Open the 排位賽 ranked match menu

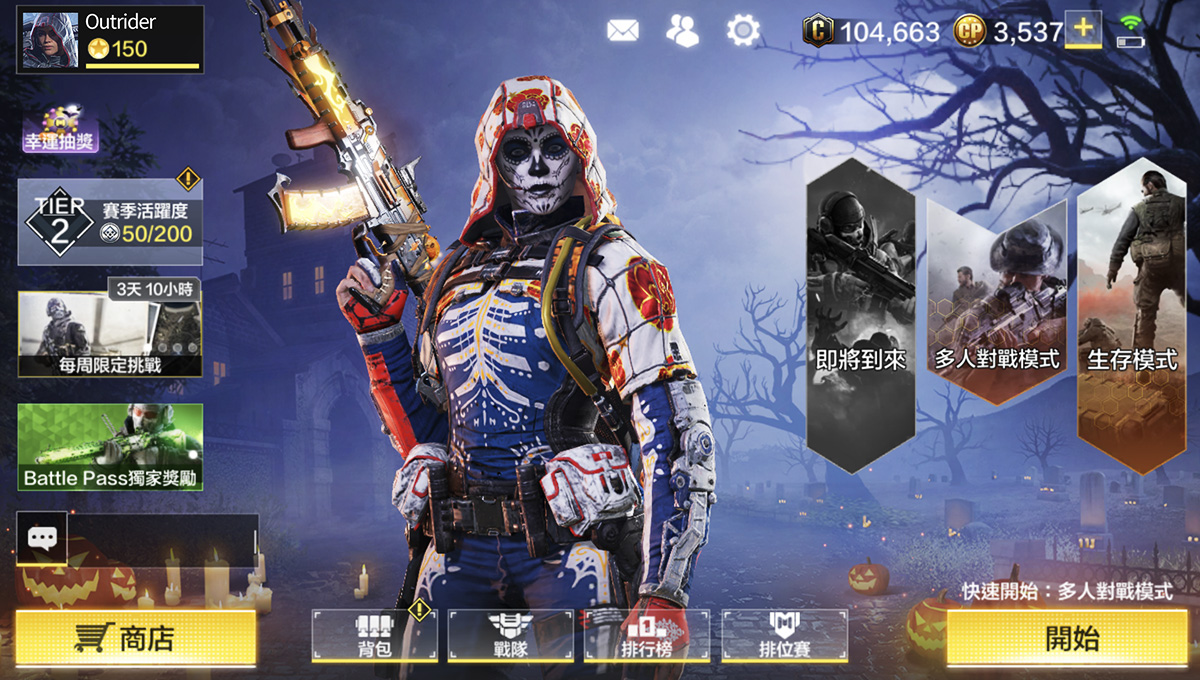tap(784, 636)
